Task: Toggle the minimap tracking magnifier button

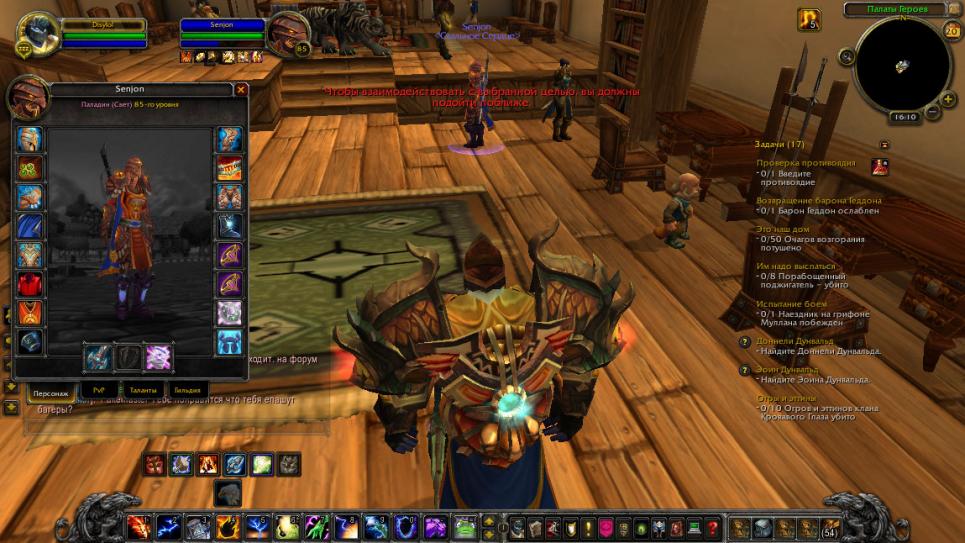Action: coord(847,57)
